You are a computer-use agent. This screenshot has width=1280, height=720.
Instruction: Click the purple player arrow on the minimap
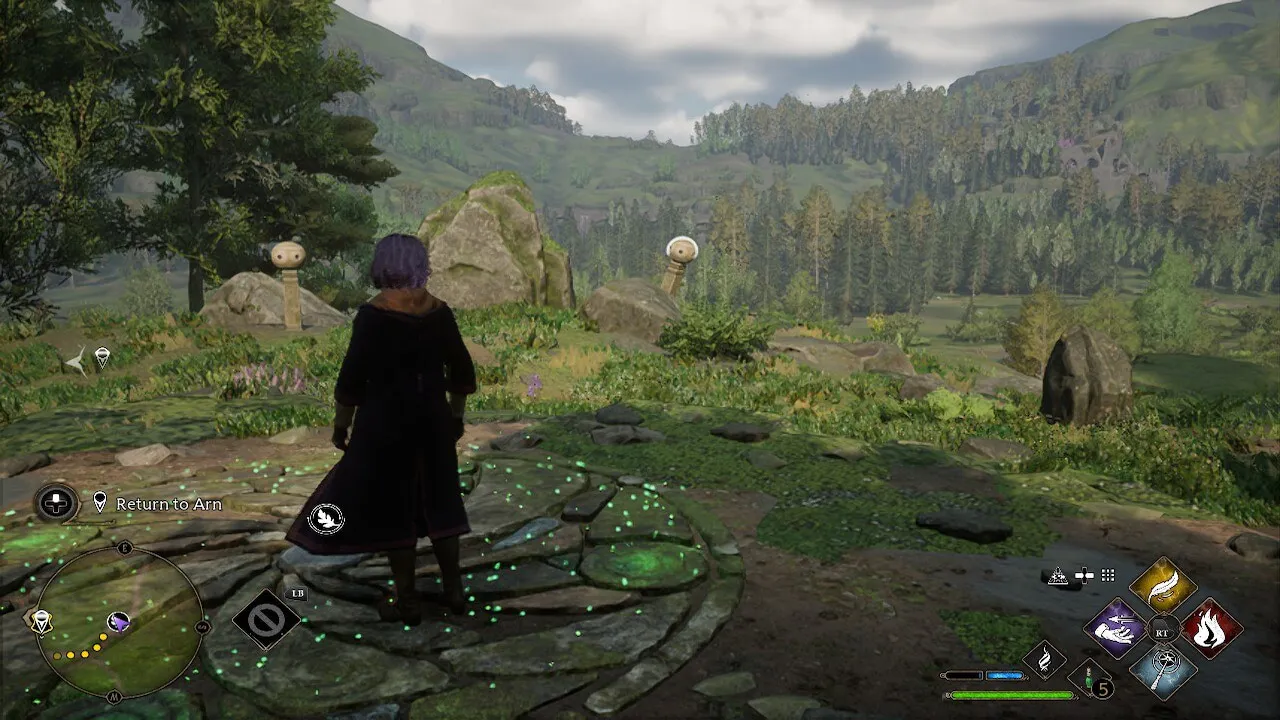click(x=118, y=622)
